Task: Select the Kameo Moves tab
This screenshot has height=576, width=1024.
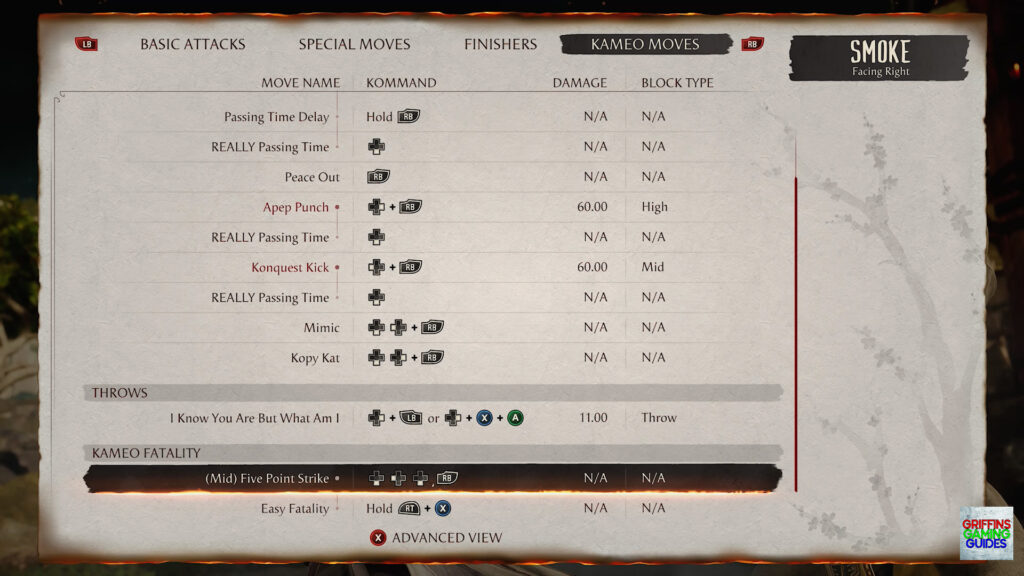Action: (x=645, y=44)
